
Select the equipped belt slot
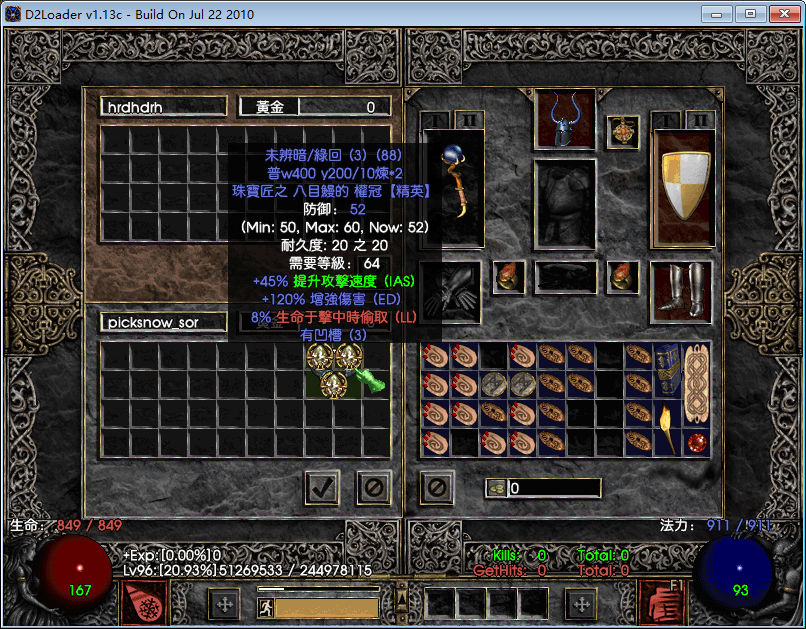[x=565, y=277]
